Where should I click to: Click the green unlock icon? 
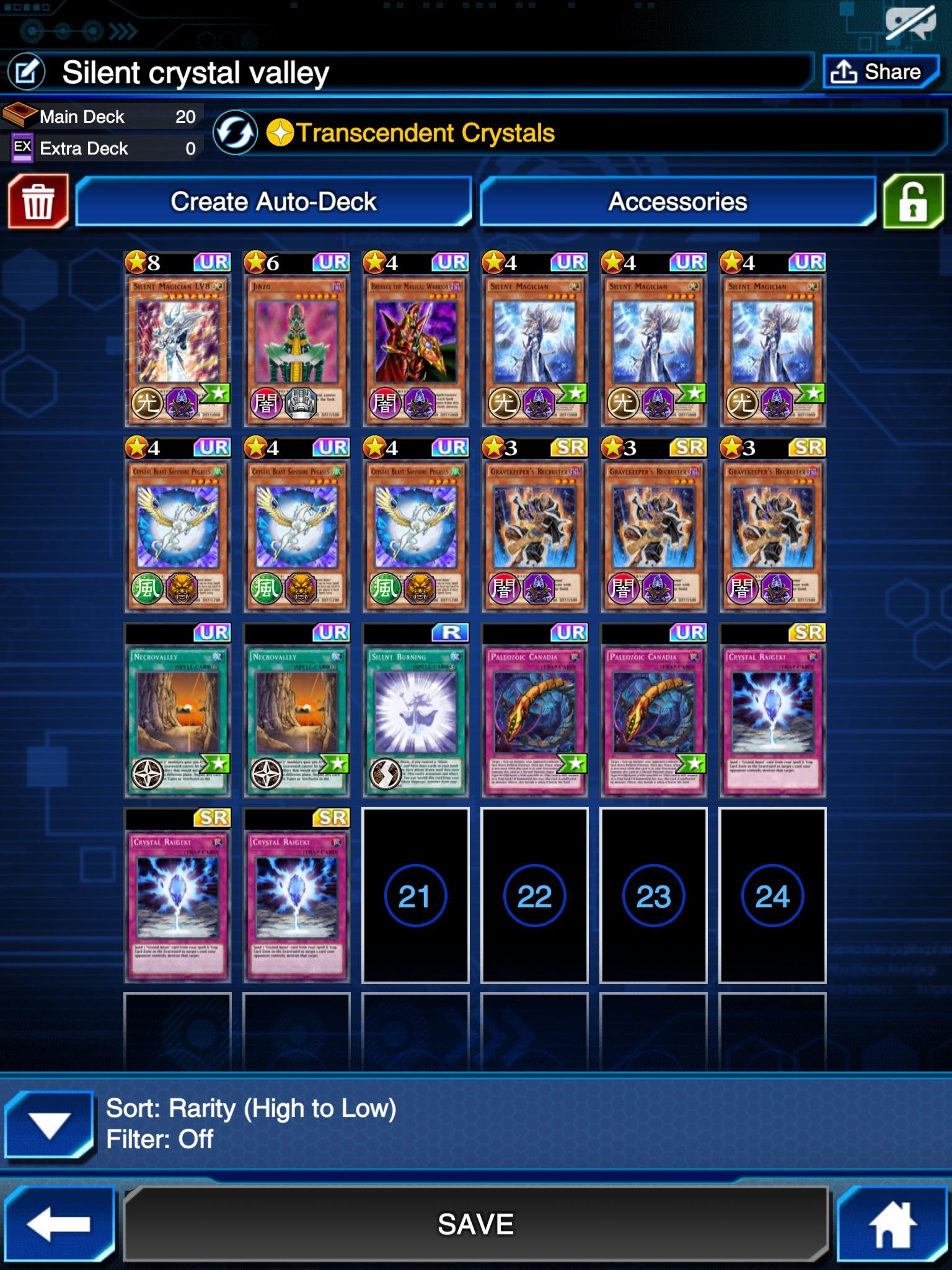tap(912, 202)
